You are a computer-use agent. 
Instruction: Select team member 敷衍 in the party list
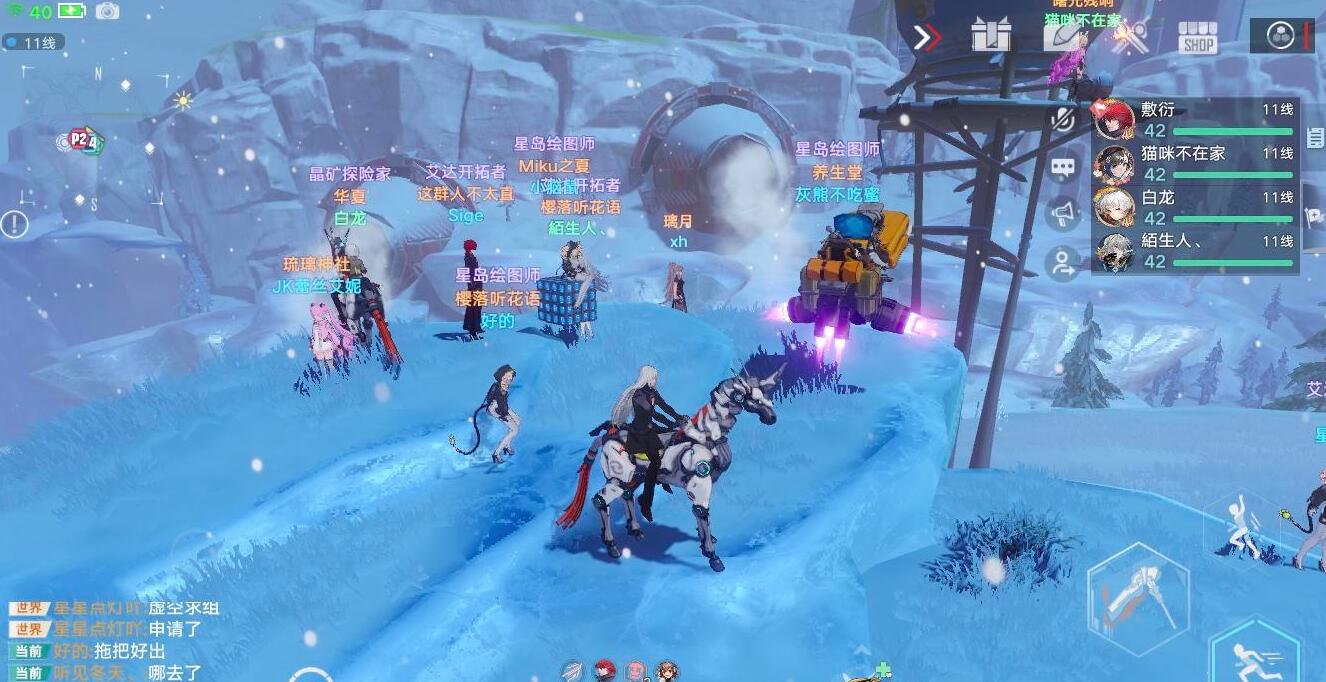coord(1195,120)
